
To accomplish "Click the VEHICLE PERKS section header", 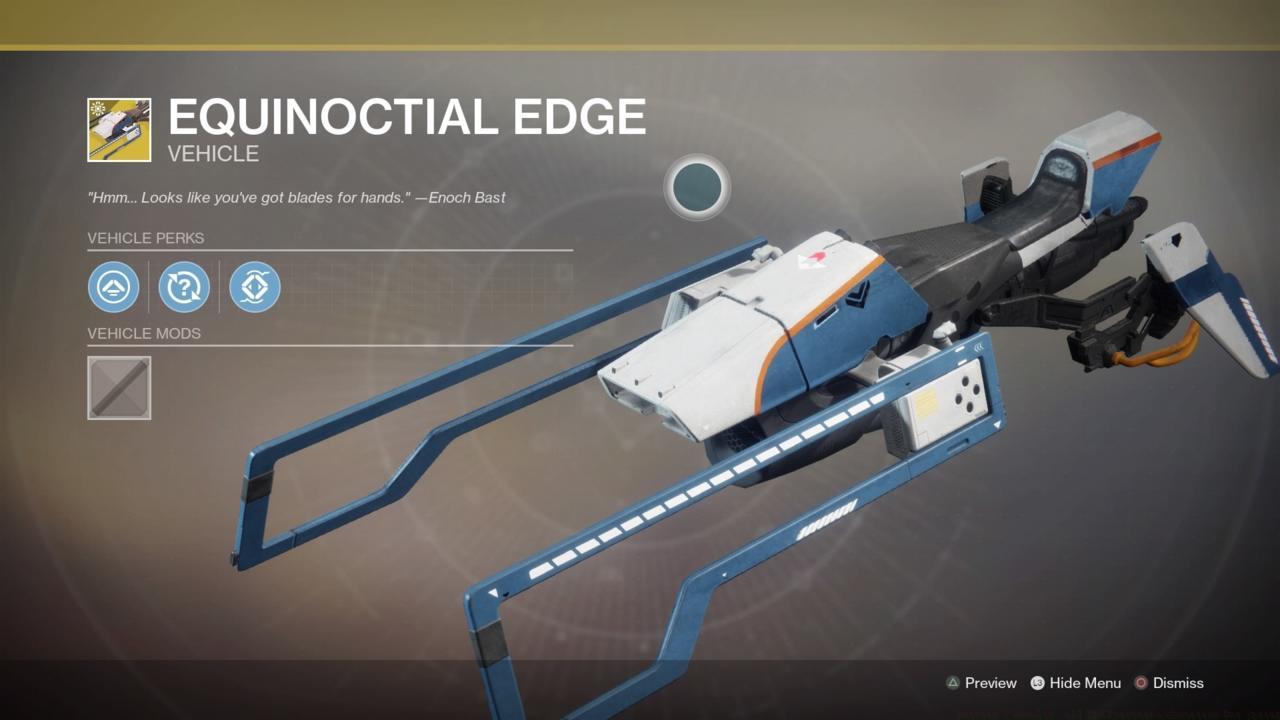I will (x=146, y=238).
